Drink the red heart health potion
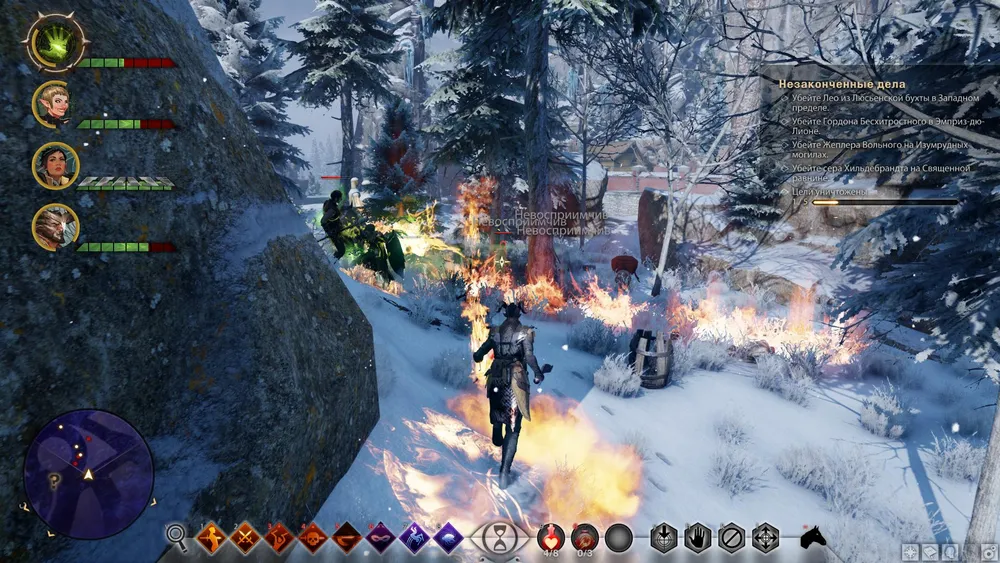This screenshot has height=563, width=1000. point(551,537)
